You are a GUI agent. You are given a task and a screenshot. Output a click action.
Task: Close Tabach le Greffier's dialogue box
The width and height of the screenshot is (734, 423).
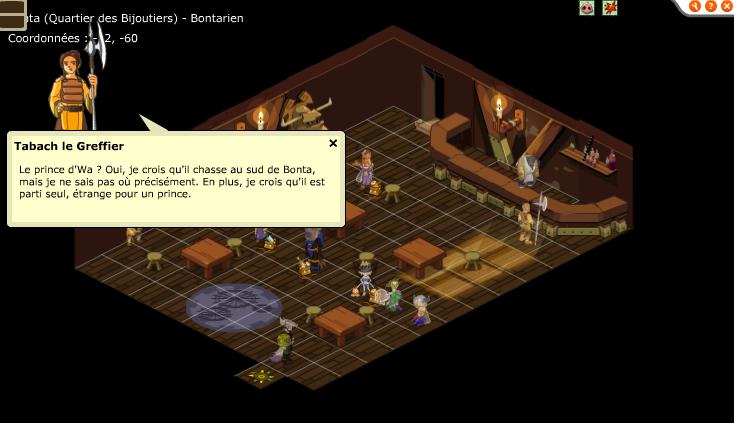click(333, 143)
